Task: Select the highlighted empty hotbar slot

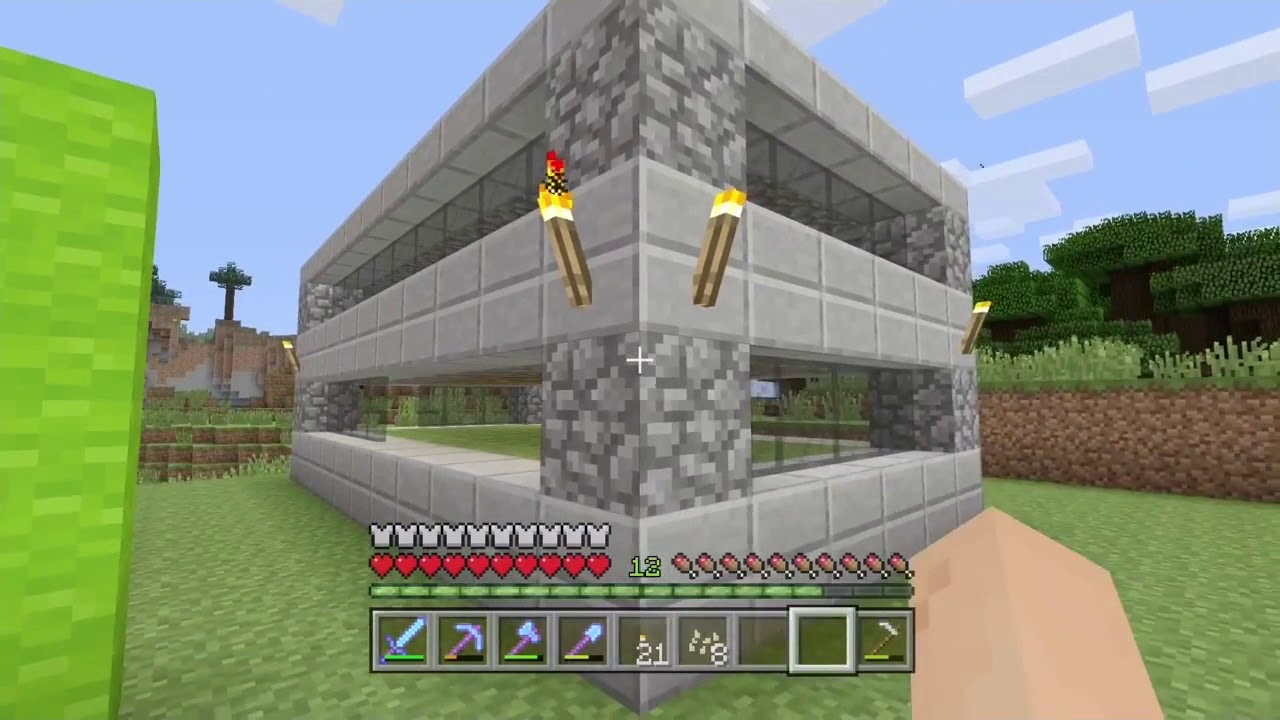Action: coord(825,641)
